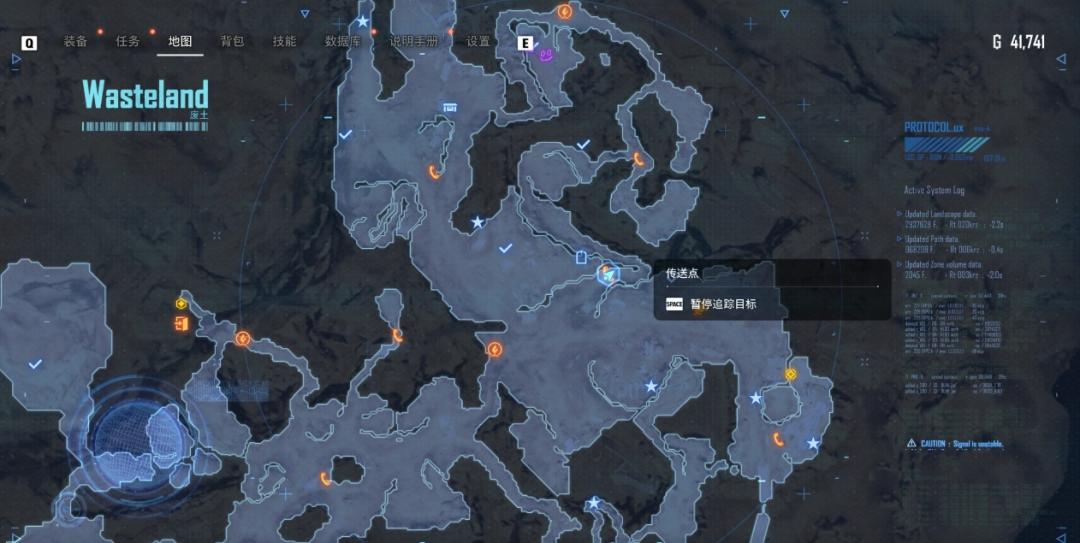Screen dimensions: 1080x543
Task: Open the 背包 inventory tab
Action: [x=232, y=42]
